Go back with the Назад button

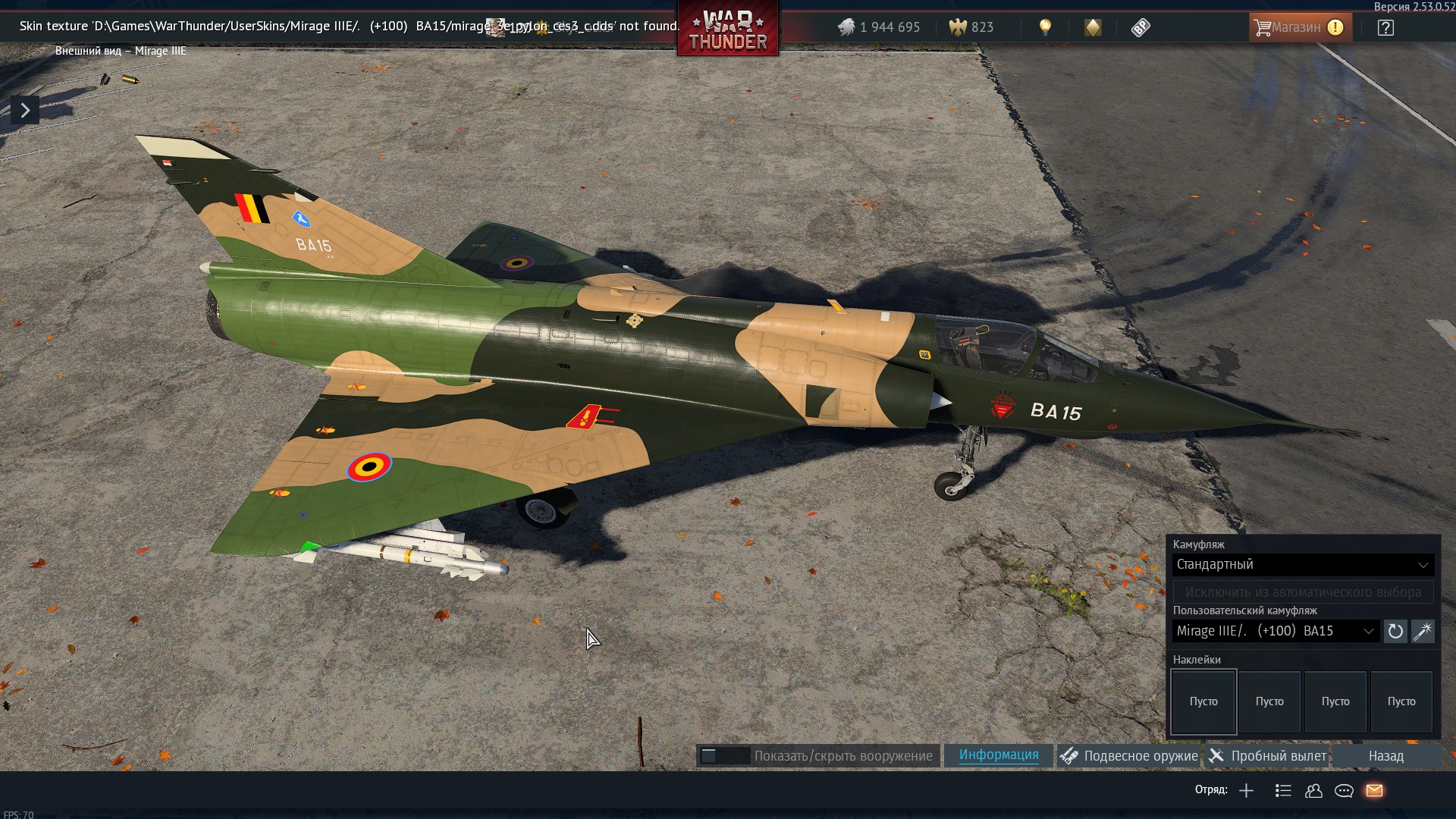pyautogui.click(x=1385, y=756)
